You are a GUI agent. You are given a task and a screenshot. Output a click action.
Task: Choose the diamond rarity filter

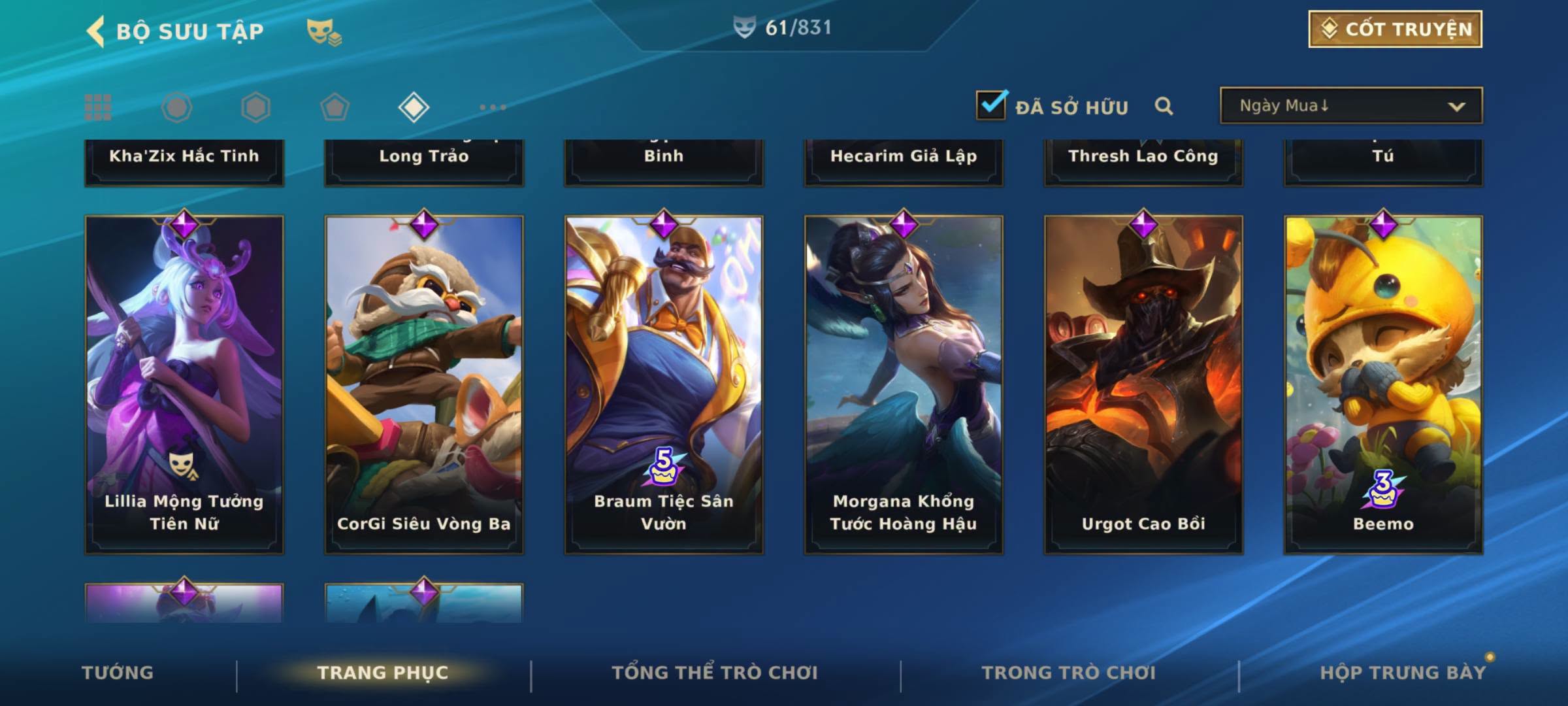414,107
